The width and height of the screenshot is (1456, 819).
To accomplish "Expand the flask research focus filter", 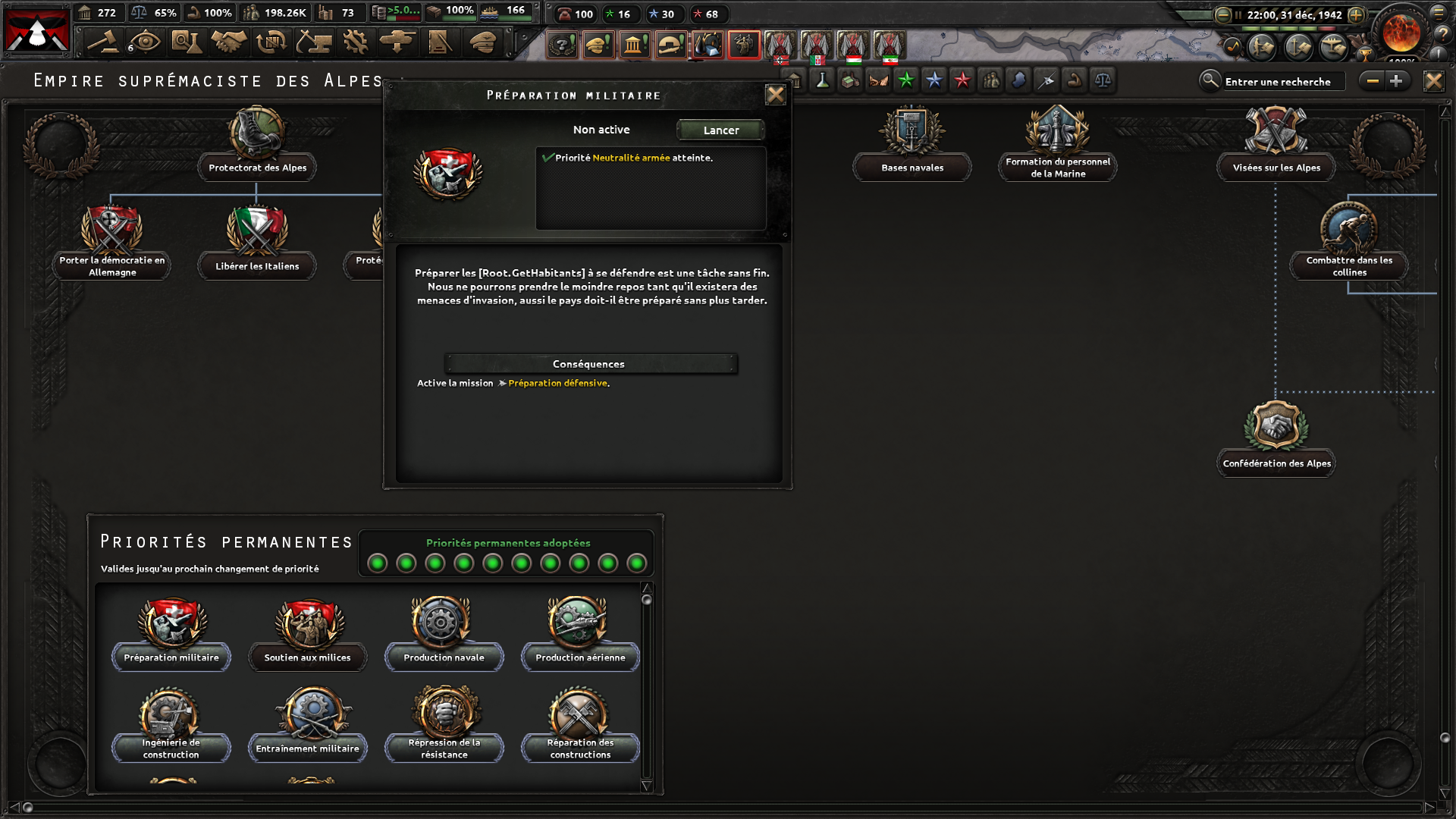I will pyautogui.click(x=821, y=80).
